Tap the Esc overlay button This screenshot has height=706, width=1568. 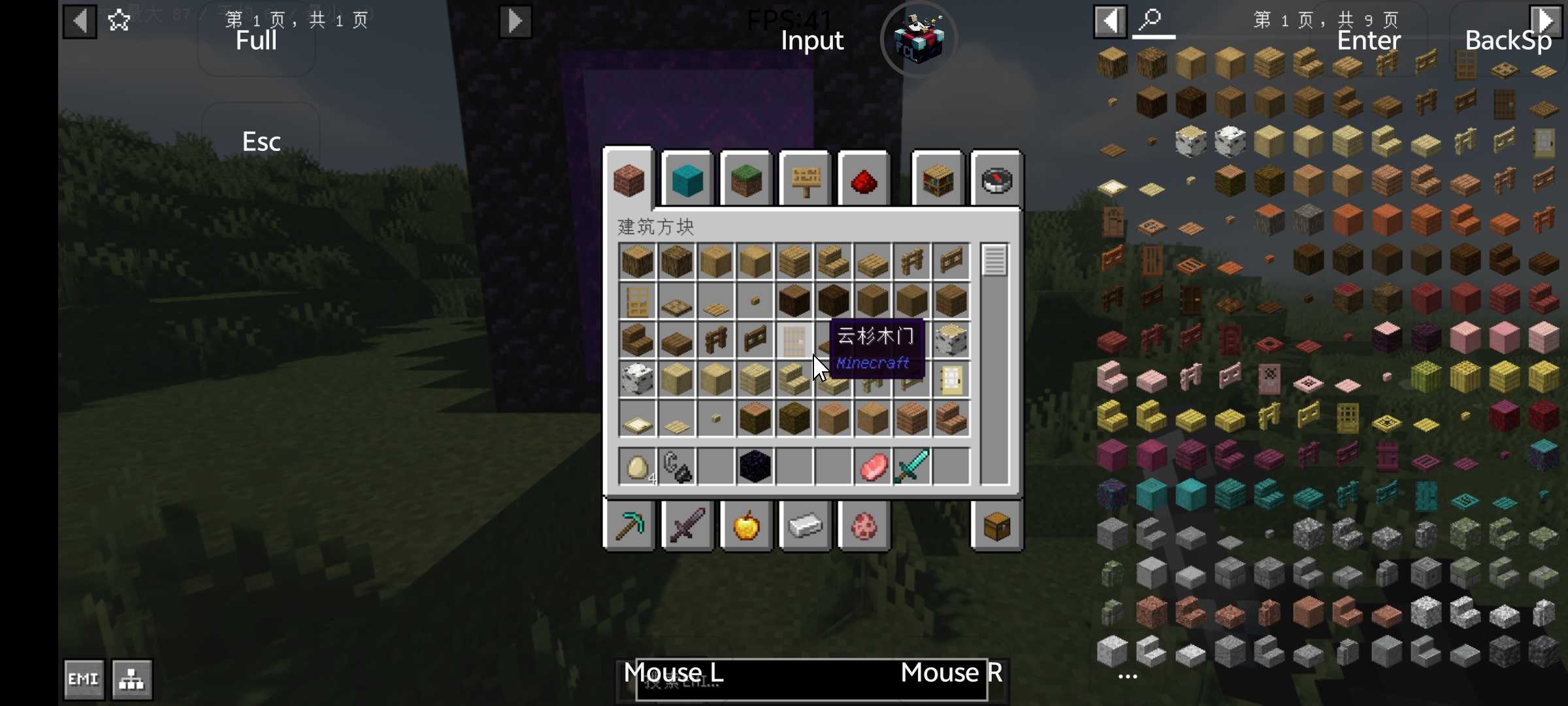click(x=261, y=141)
